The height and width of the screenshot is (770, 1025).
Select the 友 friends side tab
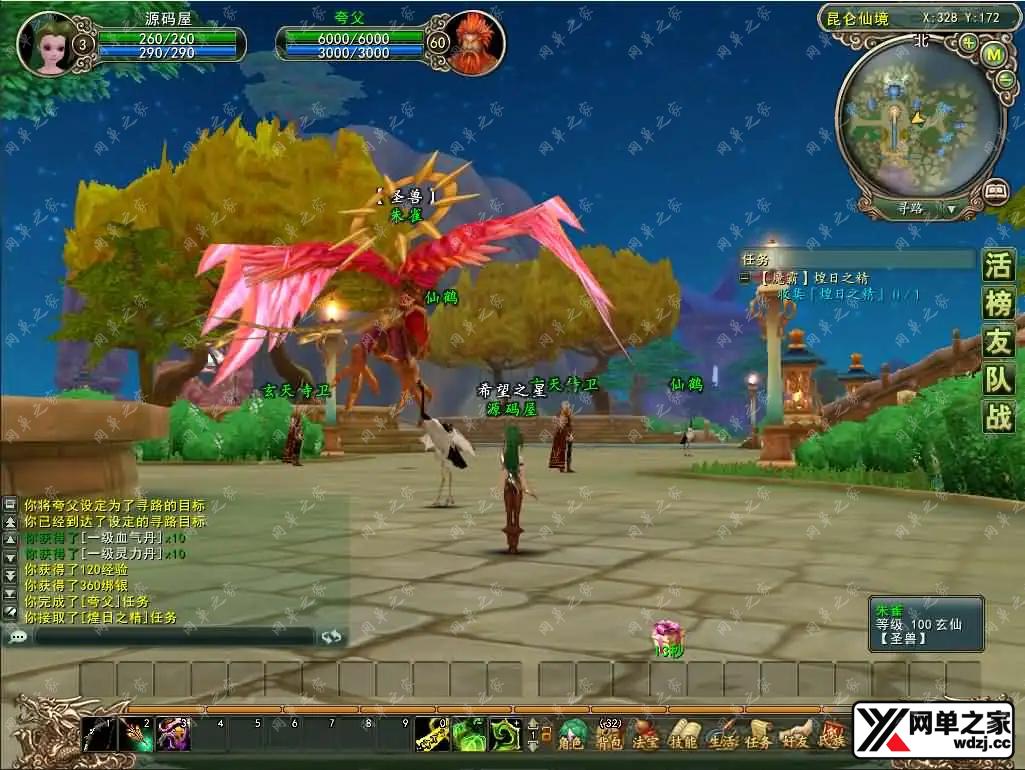coord(999,341)
